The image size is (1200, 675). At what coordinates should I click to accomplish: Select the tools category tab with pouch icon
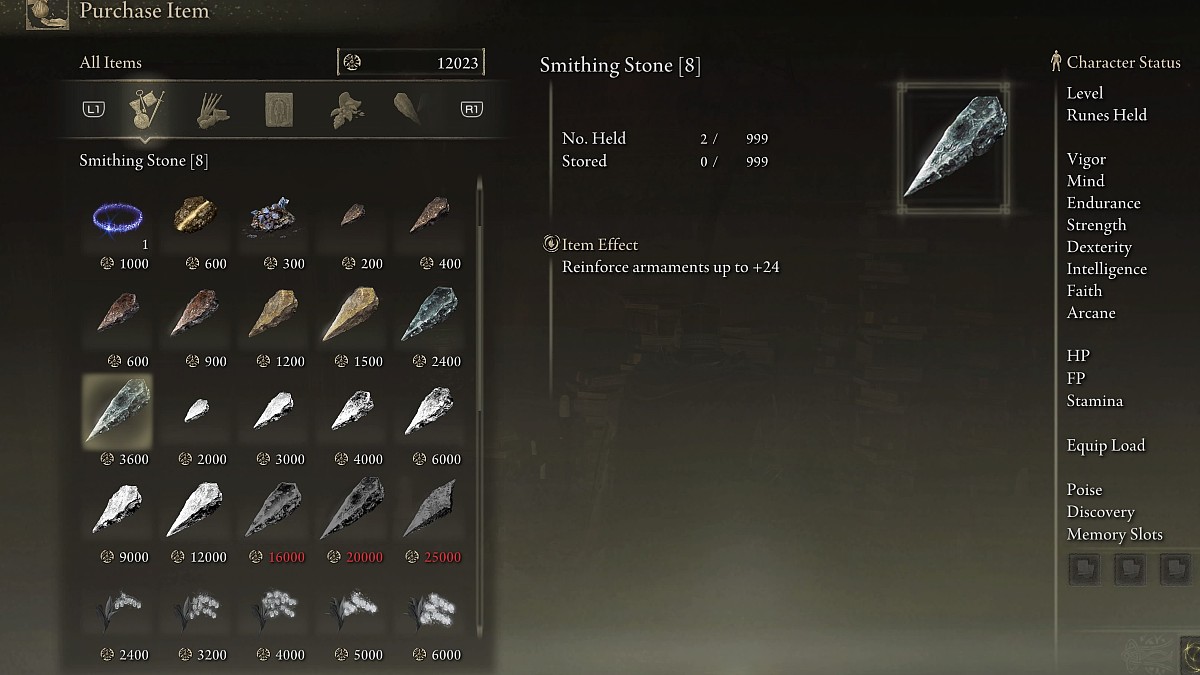tap(148, 109)
